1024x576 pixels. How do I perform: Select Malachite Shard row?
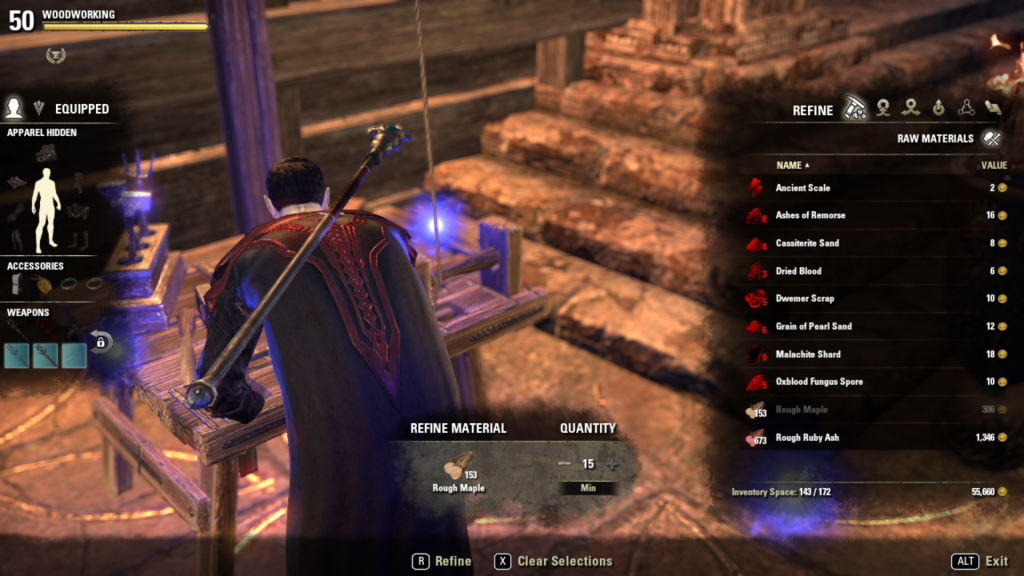click(808, 354)
